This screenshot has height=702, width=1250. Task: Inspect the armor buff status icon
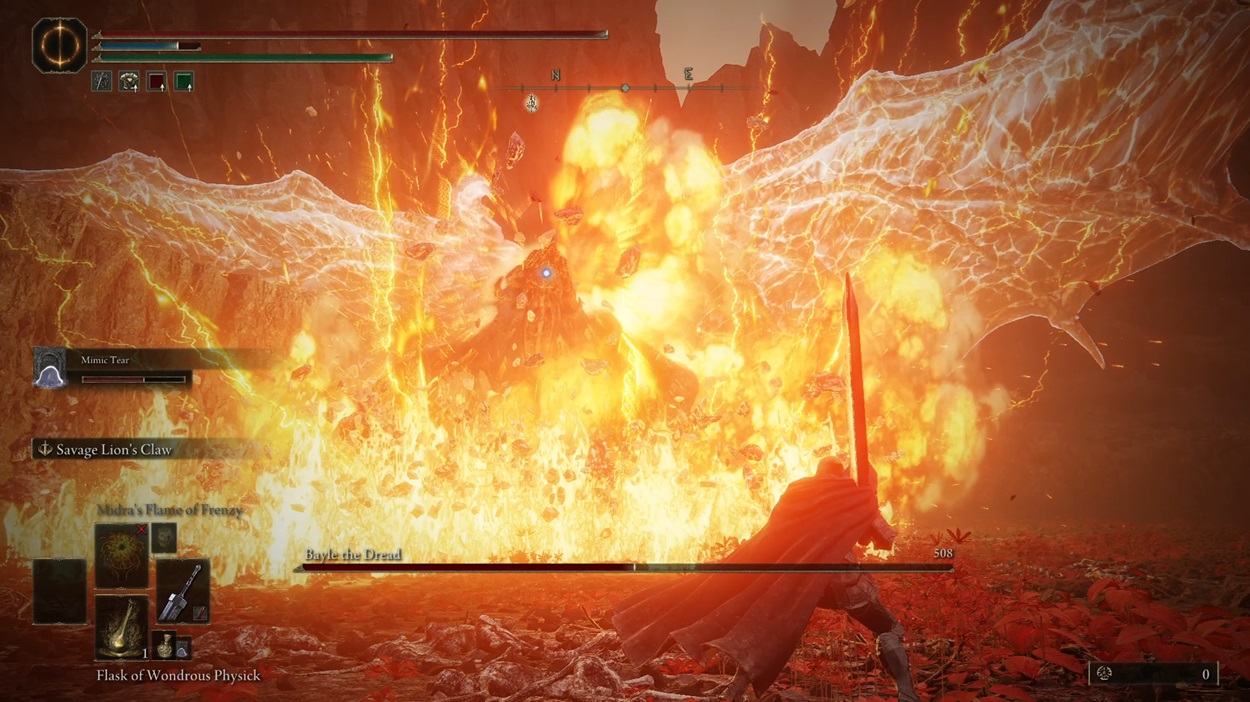[x=129, y=82]
